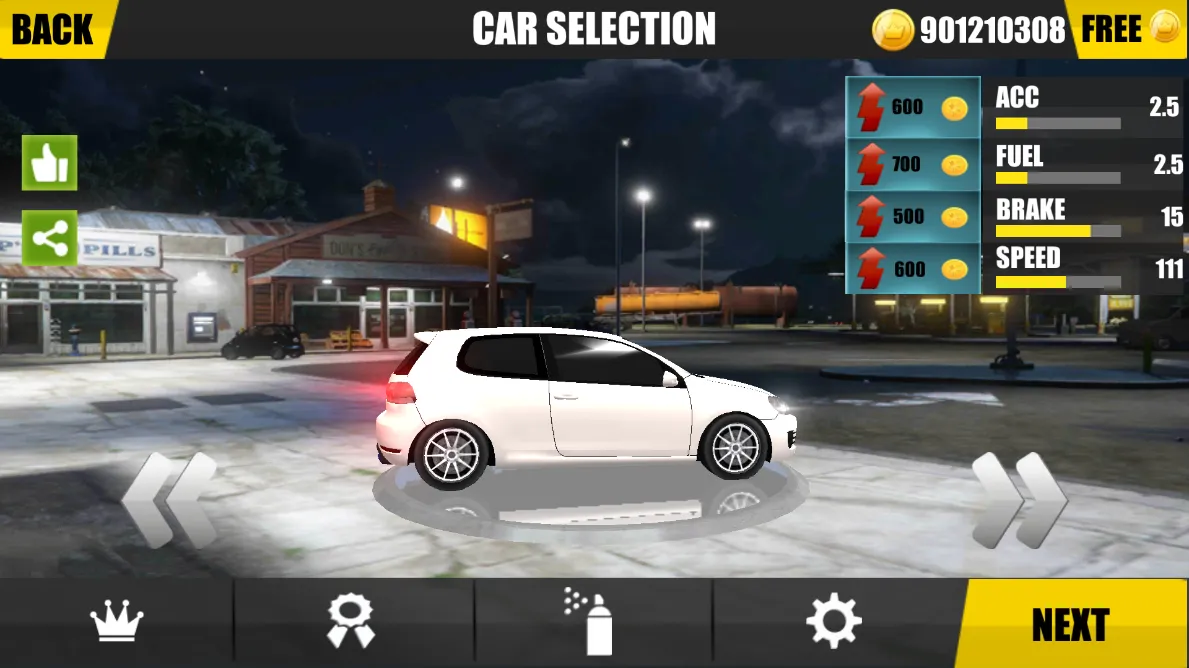Buy the SPEED upgrade
Image resolution: width=1189 pixels, height=668 pixels.
tap(913, 268)
